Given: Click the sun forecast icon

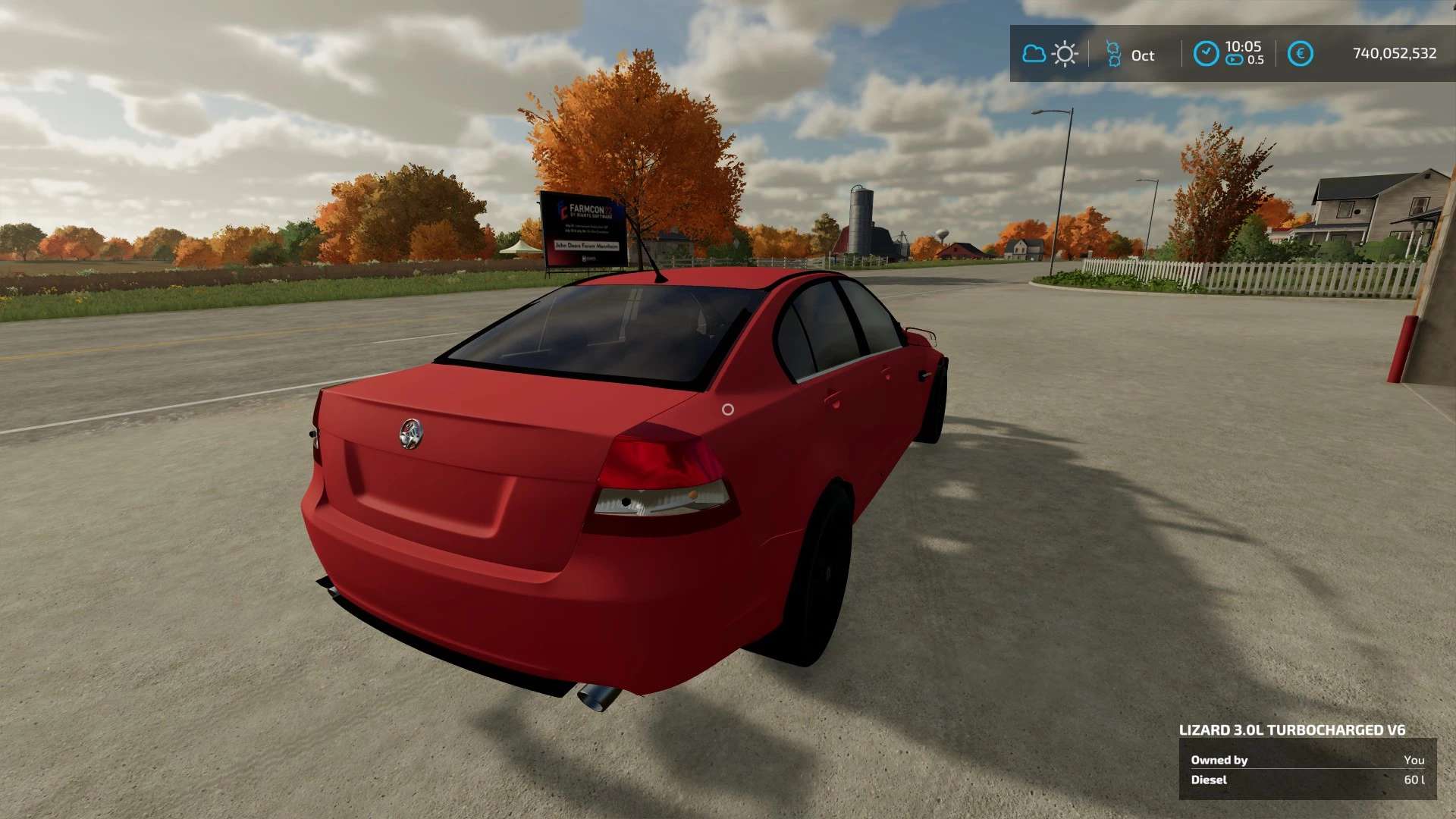Looking at the screenshot, I should [1065, 54].
